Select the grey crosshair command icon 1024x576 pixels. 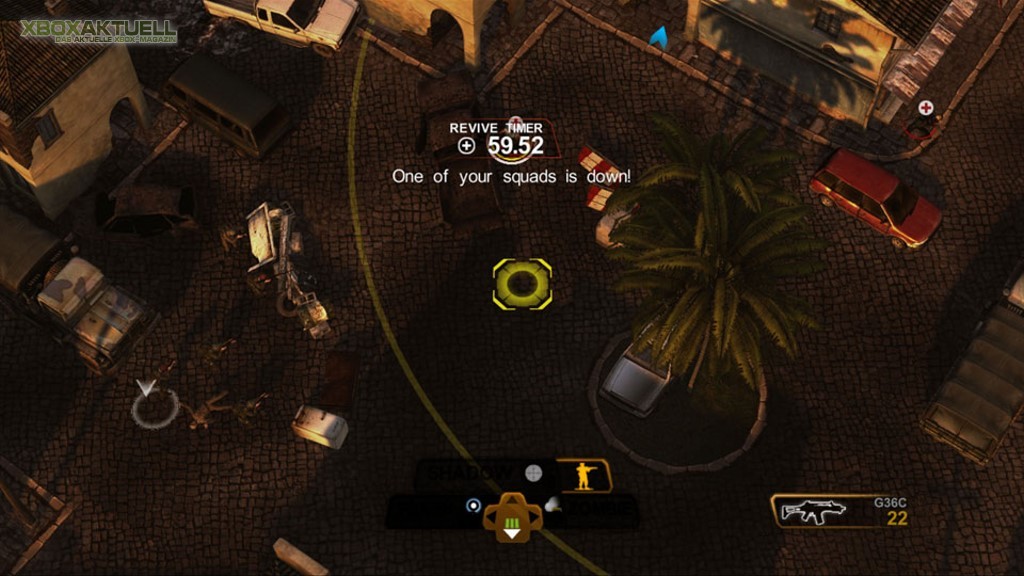(534, 472)
